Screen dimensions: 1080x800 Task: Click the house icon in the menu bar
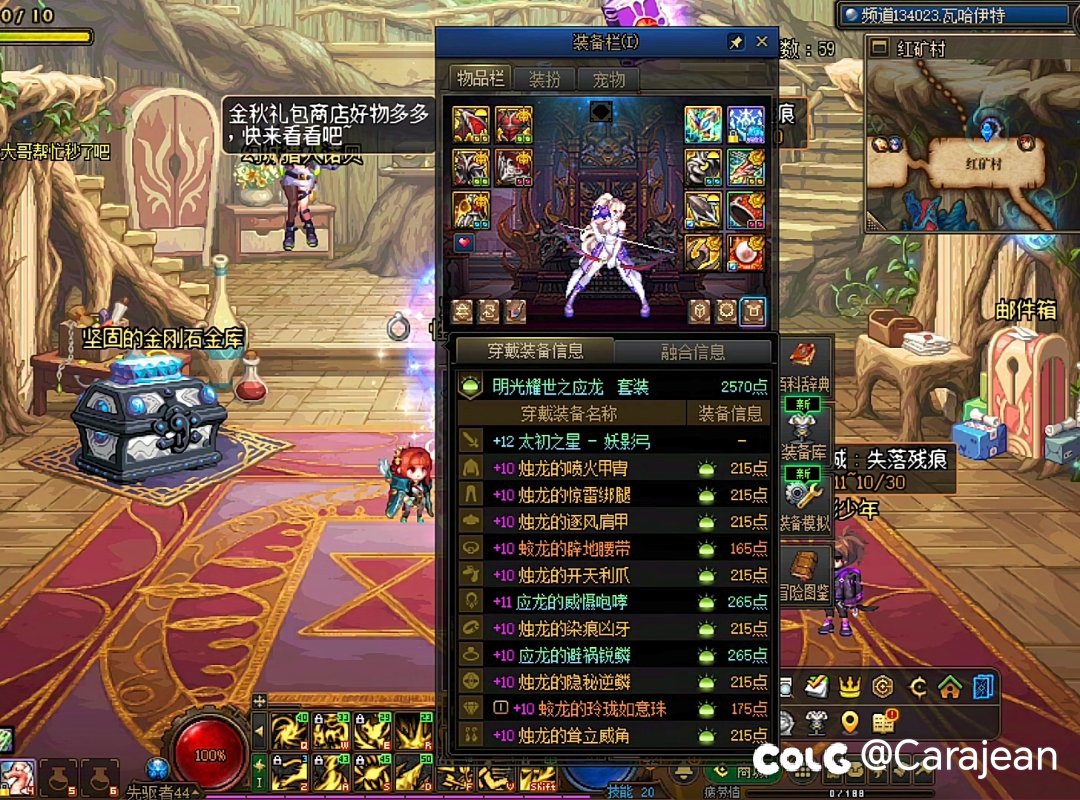[x=950, y=687]
